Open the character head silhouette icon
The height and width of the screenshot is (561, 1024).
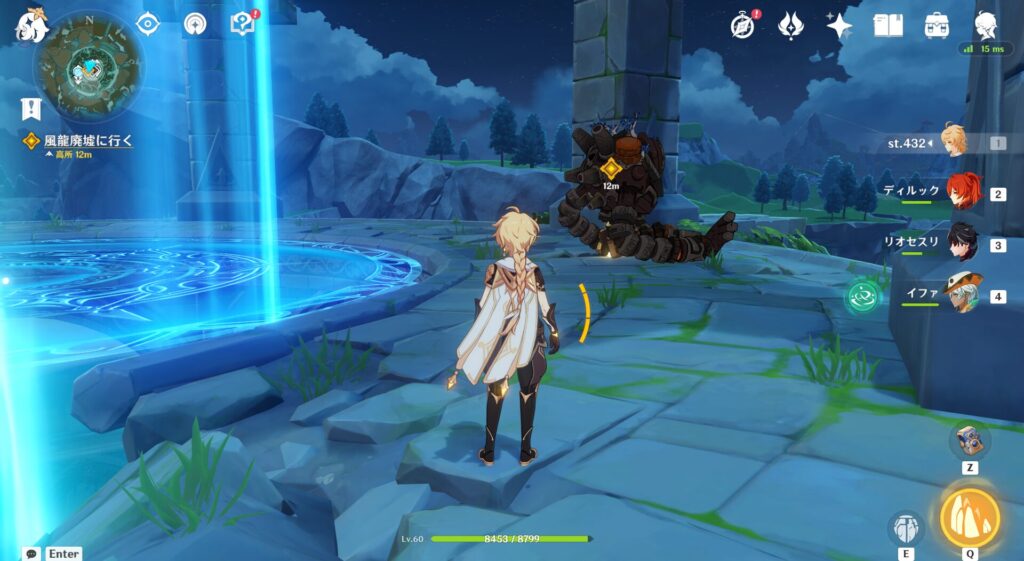coord(987,24)
